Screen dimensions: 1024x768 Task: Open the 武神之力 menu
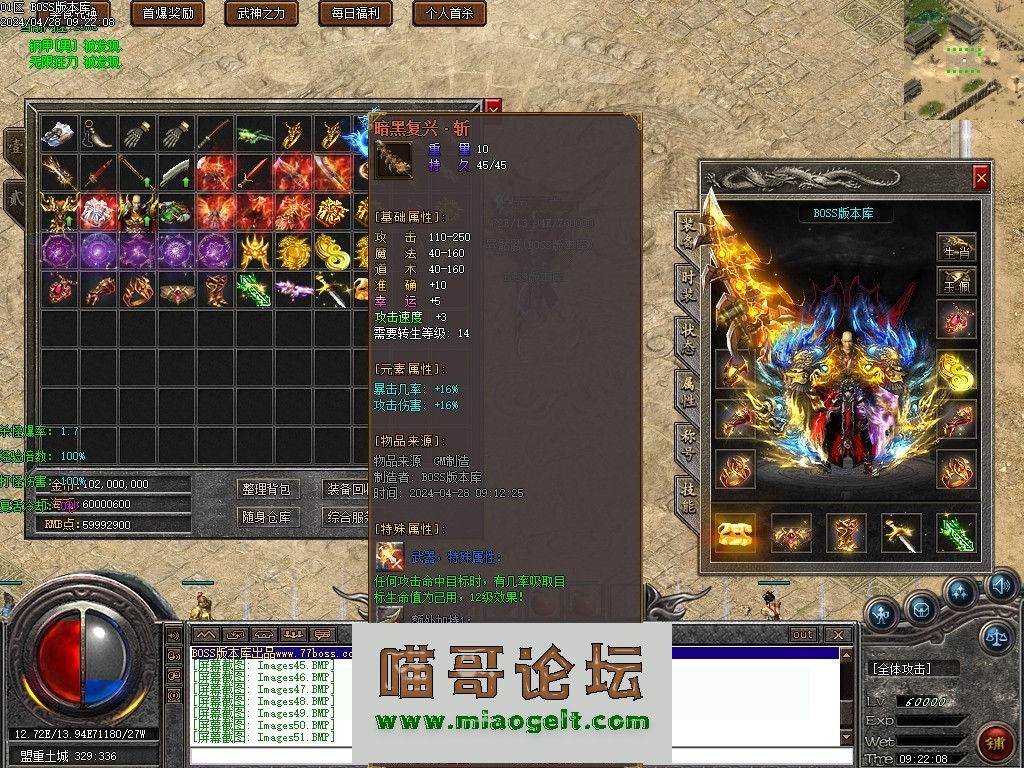pos(261,13)
